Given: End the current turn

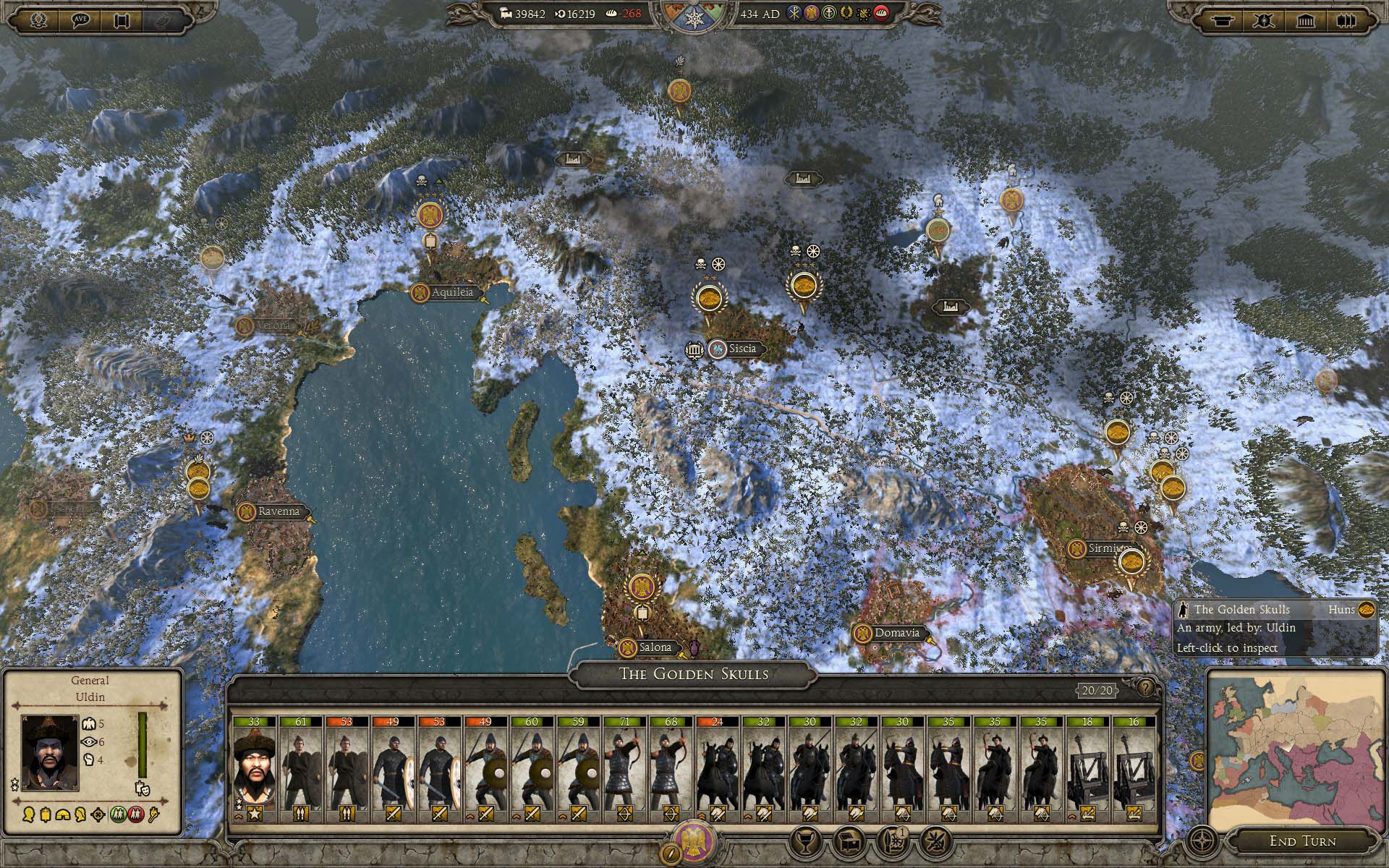Looking at the screenshot, I should coord(1302,841).
